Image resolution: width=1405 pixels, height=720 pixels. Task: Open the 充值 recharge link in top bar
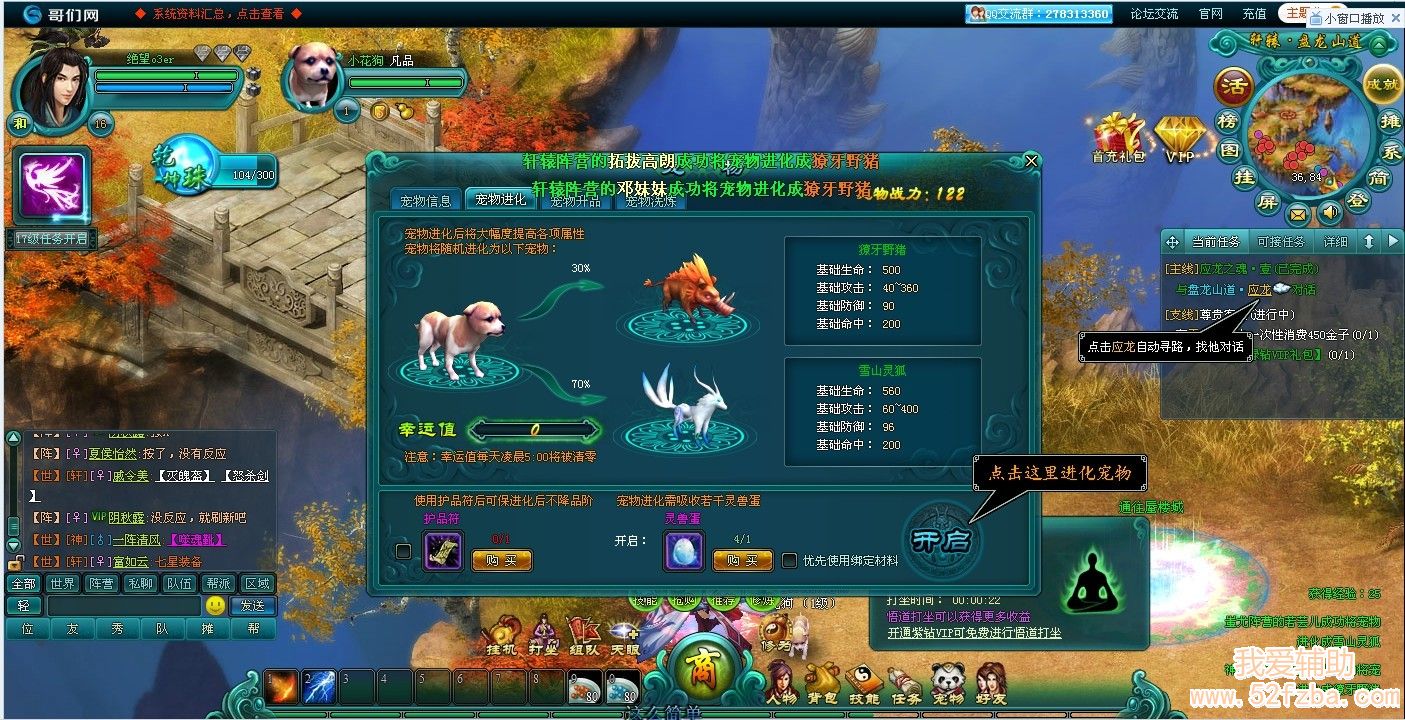1254,14
